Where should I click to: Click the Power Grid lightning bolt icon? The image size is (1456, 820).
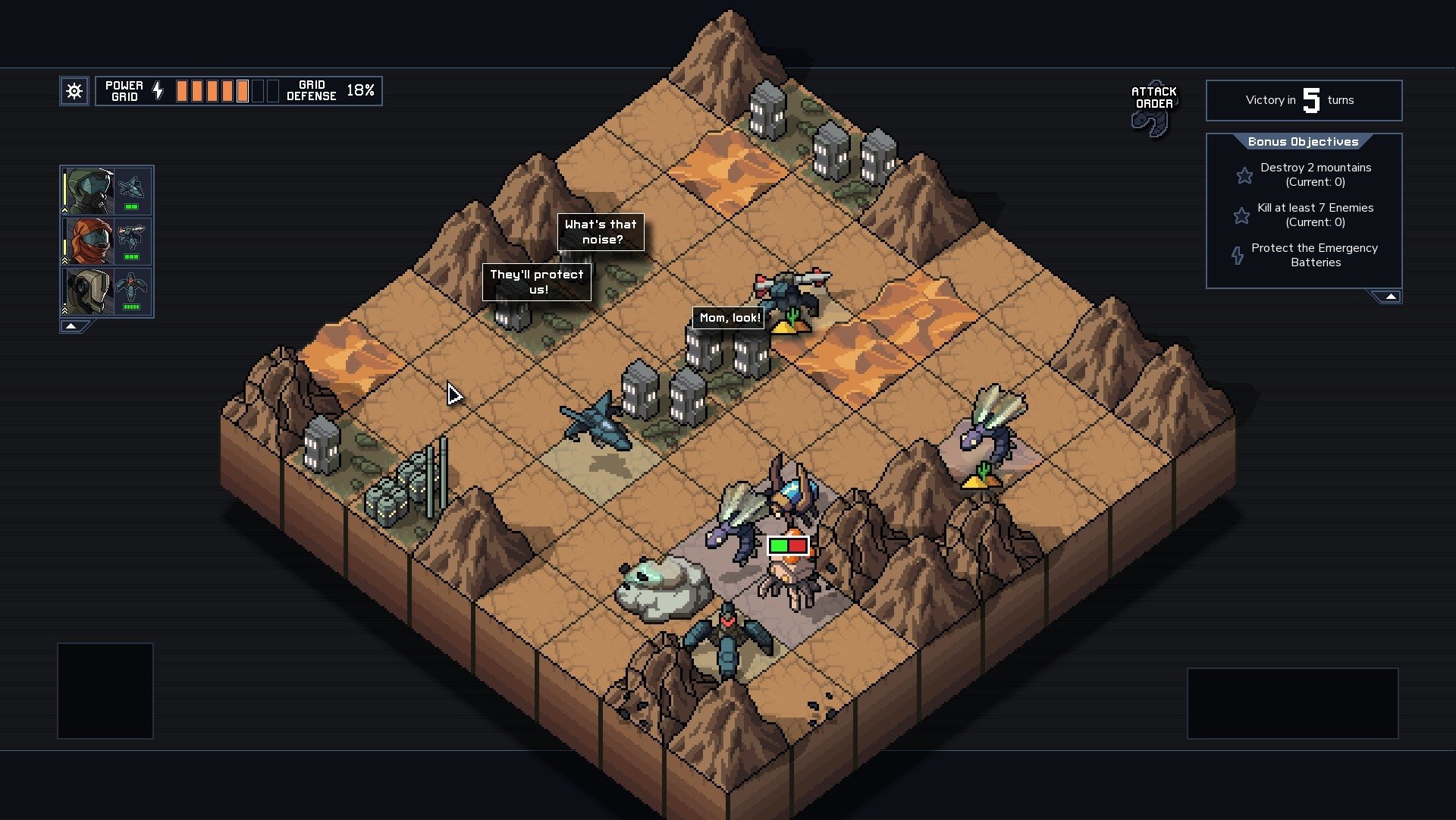(x=157, y=90)
